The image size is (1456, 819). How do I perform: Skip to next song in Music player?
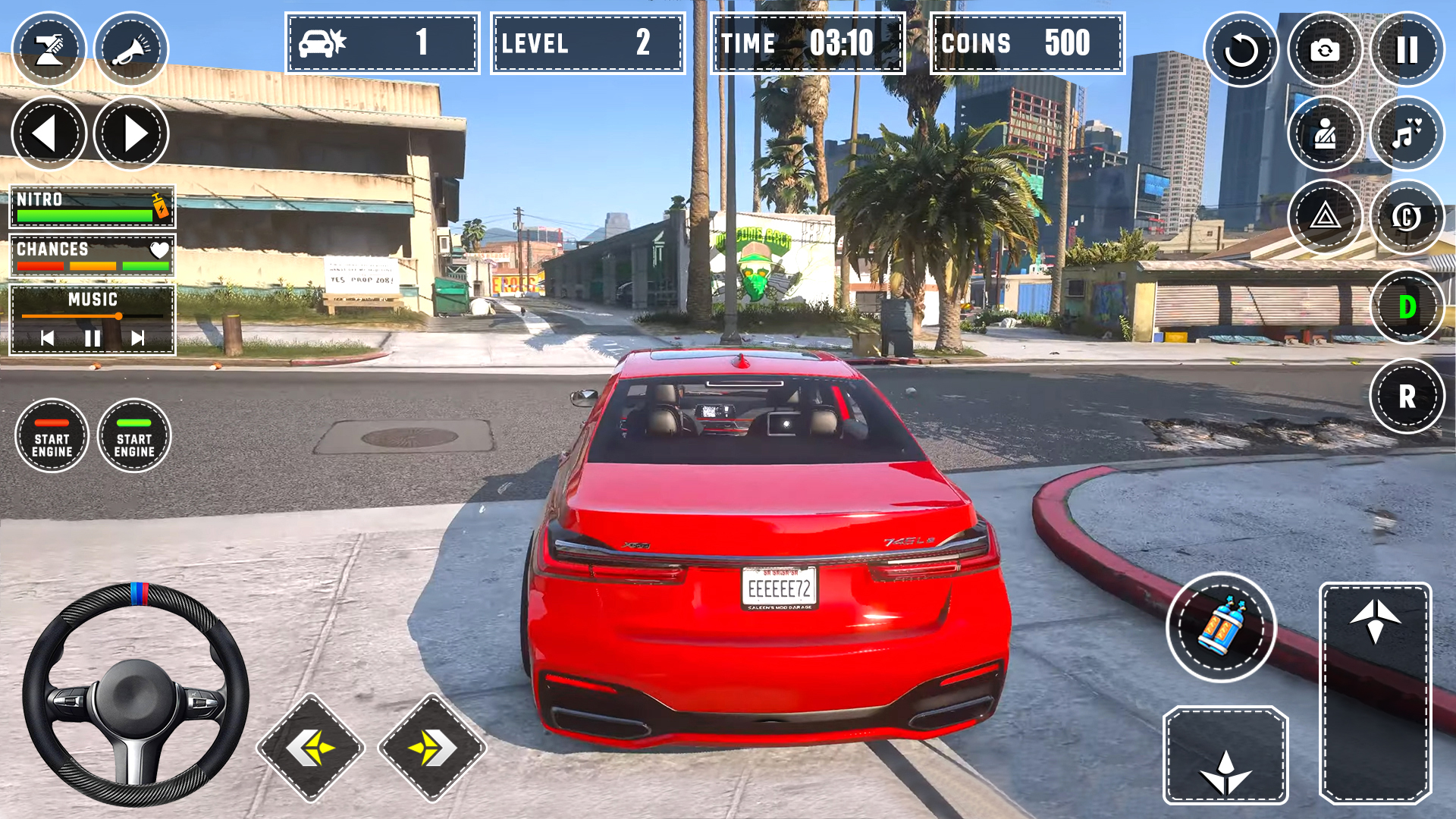139,339
